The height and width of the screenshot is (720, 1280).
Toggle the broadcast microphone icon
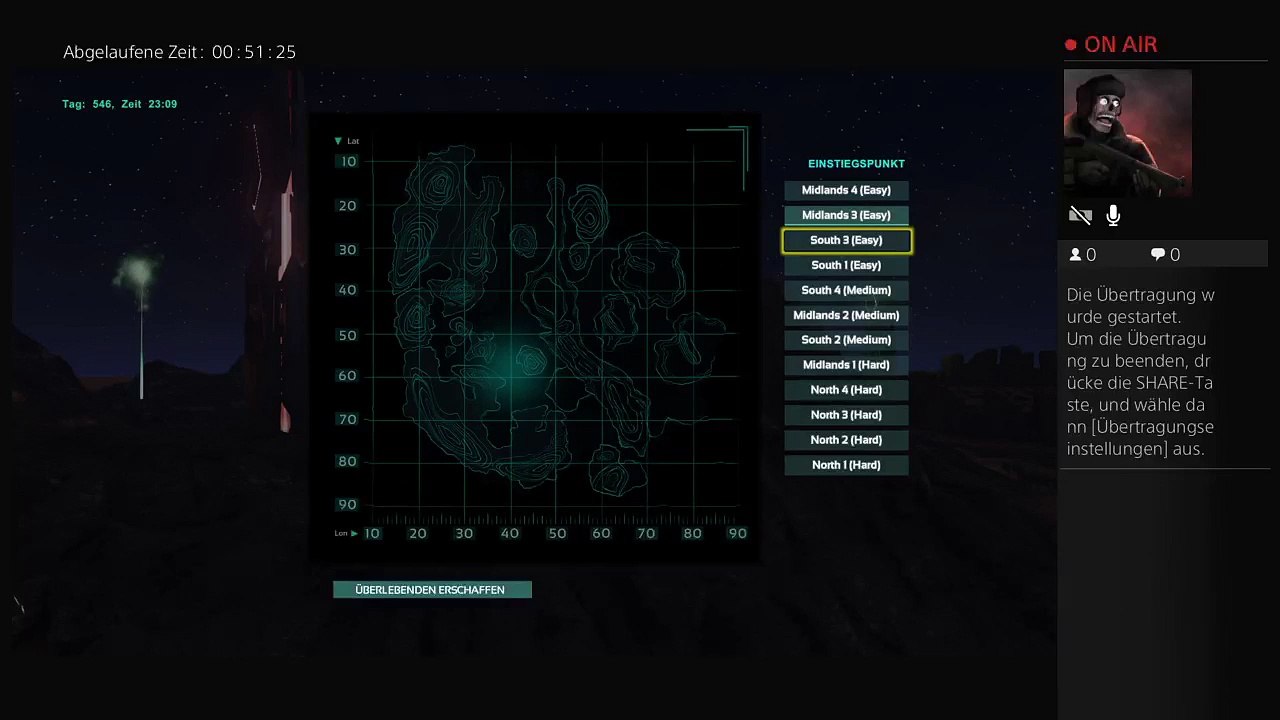(x=1113, y=215)
